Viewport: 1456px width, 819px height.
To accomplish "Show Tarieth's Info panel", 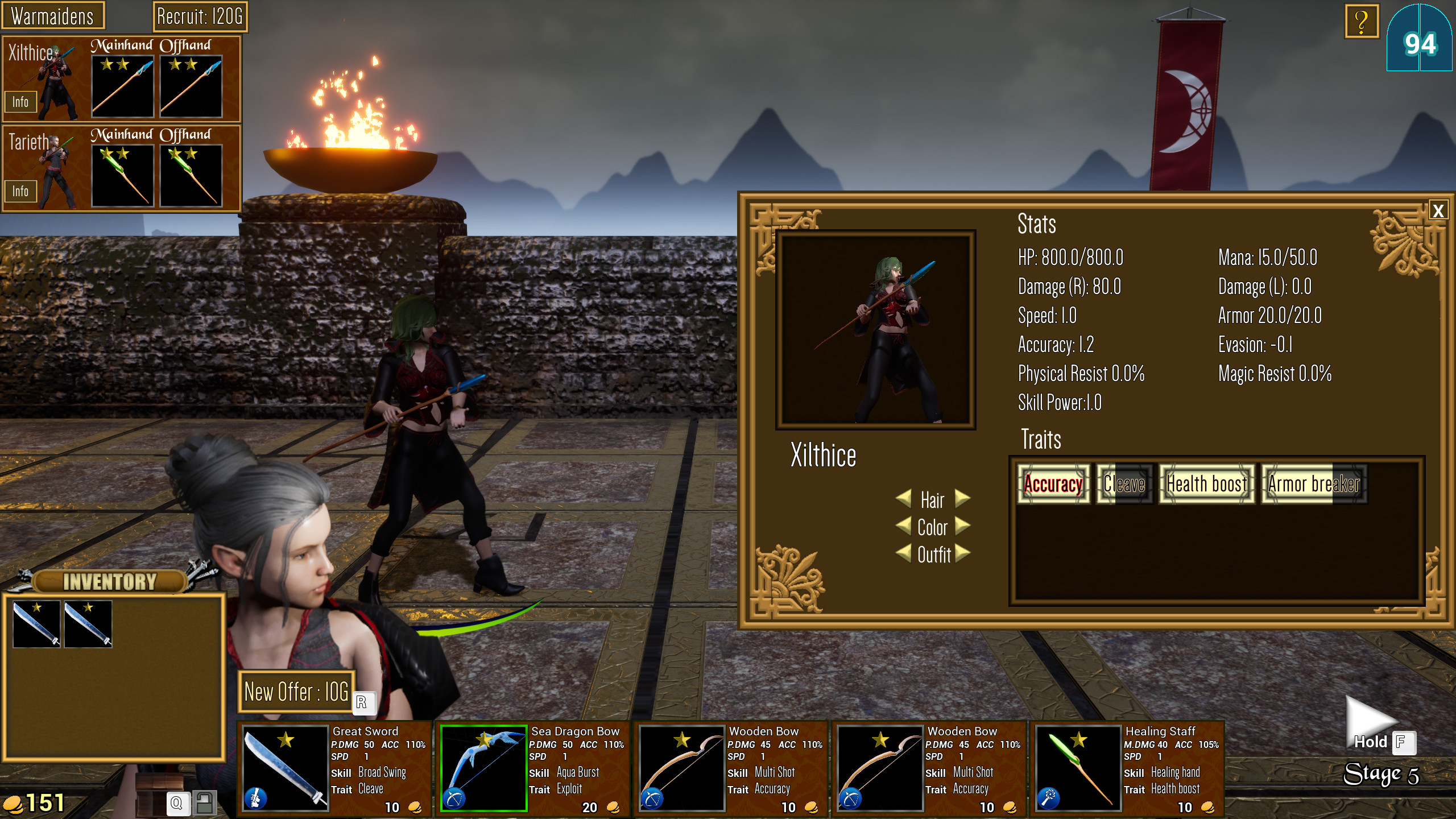I will tap(20, 191).
